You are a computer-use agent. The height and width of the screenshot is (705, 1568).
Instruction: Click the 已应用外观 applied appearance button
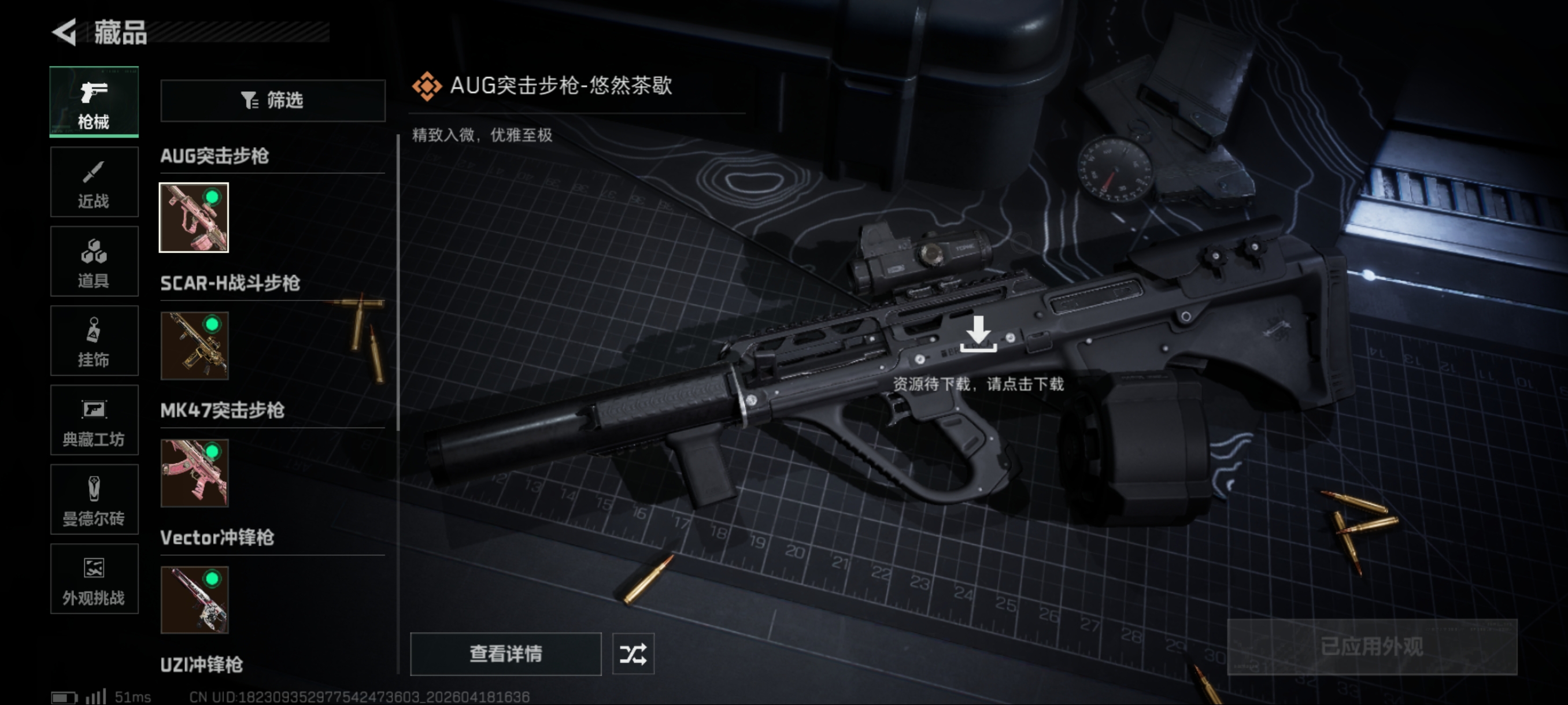pos(1371,647)
